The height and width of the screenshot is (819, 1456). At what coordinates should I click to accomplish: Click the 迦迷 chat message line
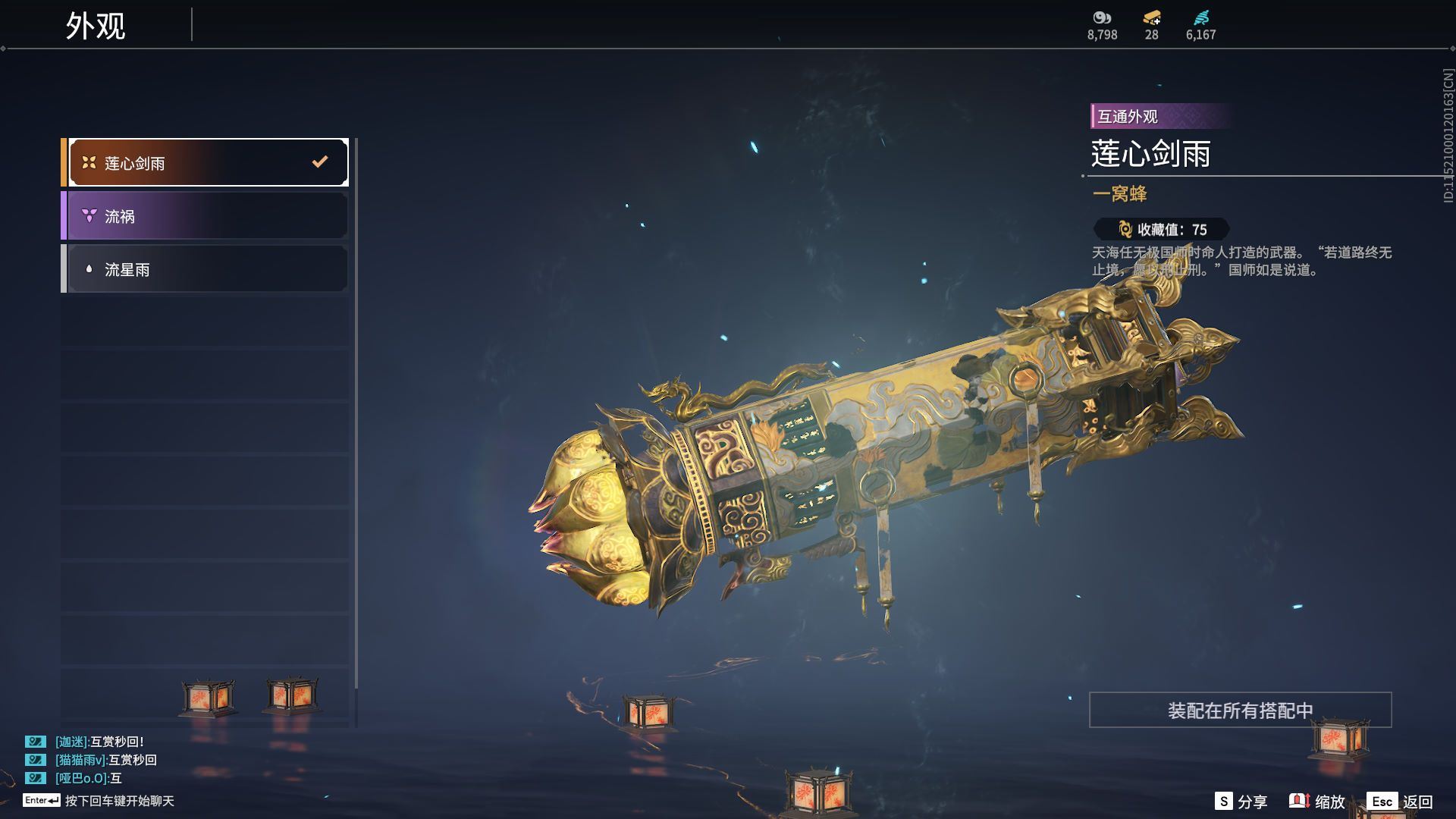pyautogui.click(x=99, y=742)
